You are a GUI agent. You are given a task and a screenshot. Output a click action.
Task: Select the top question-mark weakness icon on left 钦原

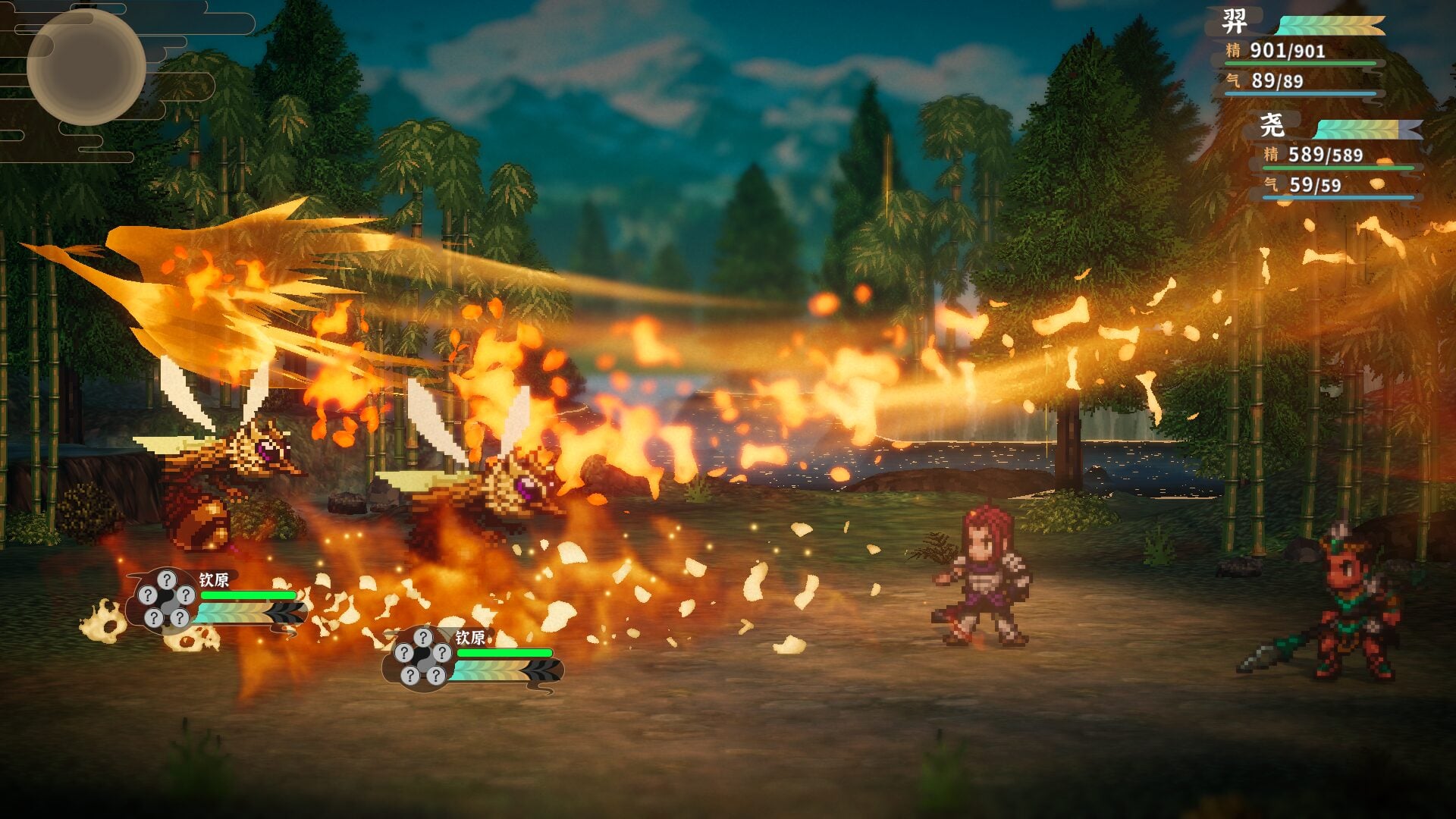click(166, 579)
